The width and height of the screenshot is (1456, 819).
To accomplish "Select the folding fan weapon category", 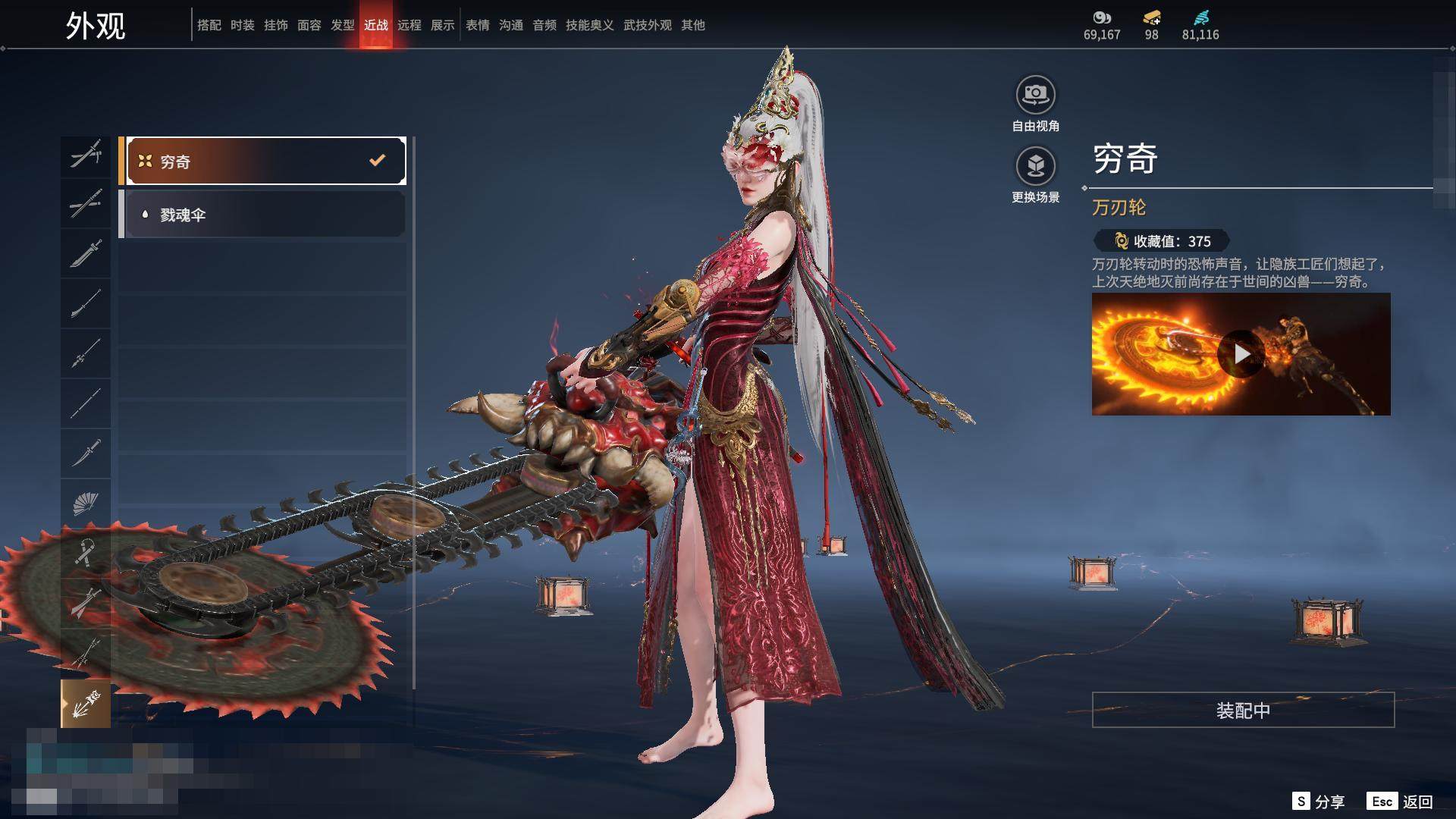I will (x=86, y=503).
